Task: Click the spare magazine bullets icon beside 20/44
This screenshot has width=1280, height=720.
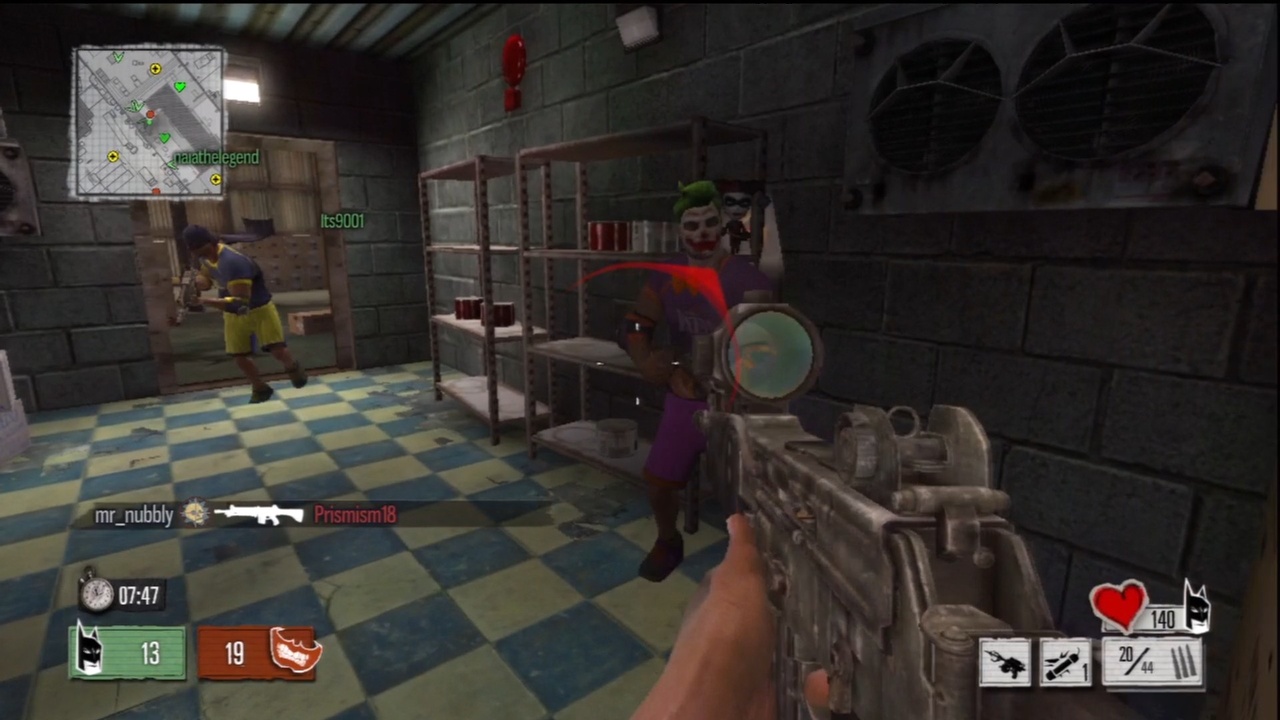Action: pyautogui.click(x=1182, y=663)
